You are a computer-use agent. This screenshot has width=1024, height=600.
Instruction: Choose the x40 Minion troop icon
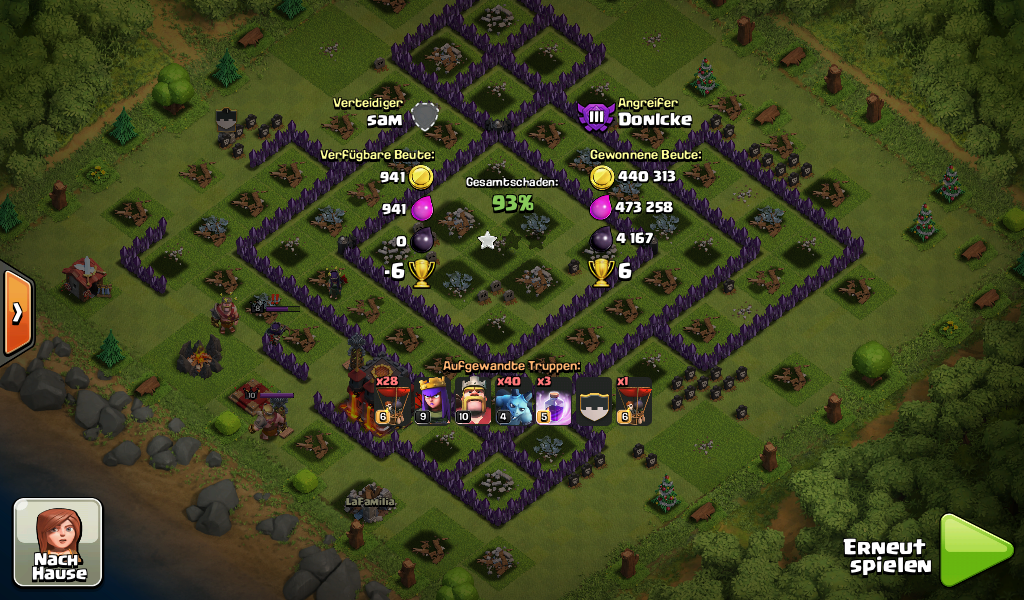pyautogui.click(x=514, y=401)
